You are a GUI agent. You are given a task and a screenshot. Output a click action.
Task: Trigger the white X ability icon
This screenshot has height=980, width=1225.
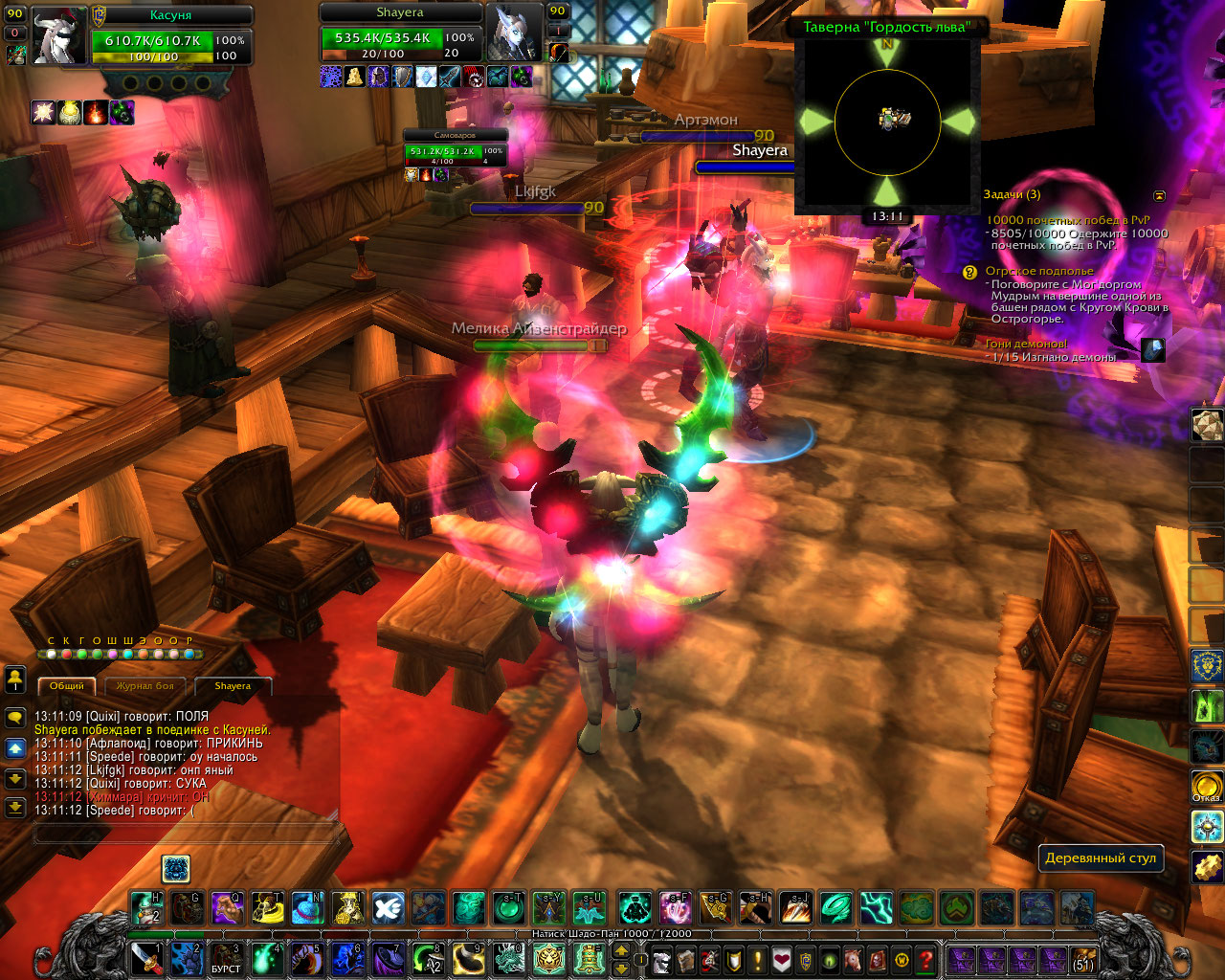click(x=388, y=907)
